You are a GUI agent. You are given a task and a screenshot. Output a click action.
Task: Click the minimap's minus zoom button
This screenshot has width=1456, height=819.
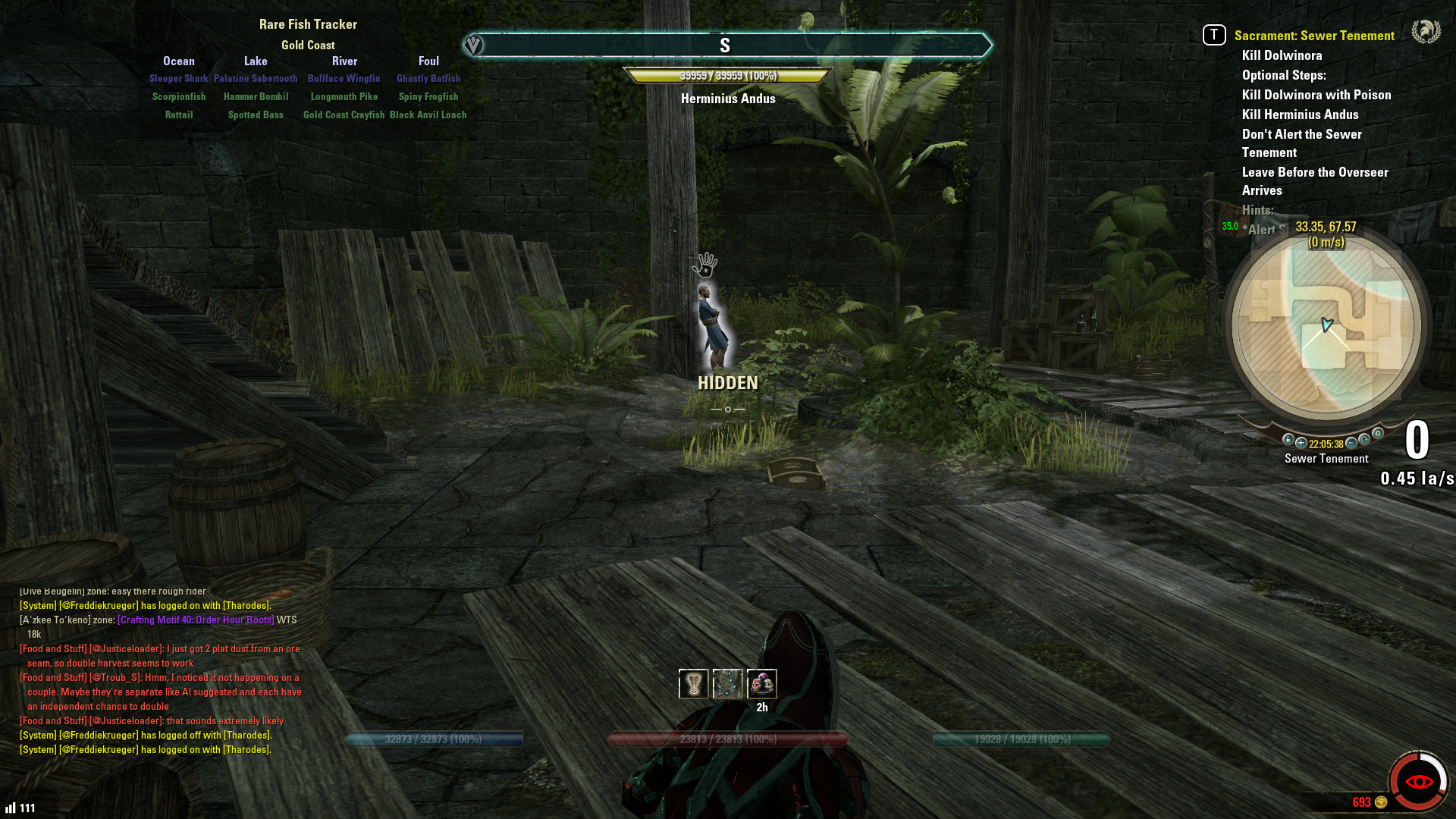click(x=1351, y=443)
